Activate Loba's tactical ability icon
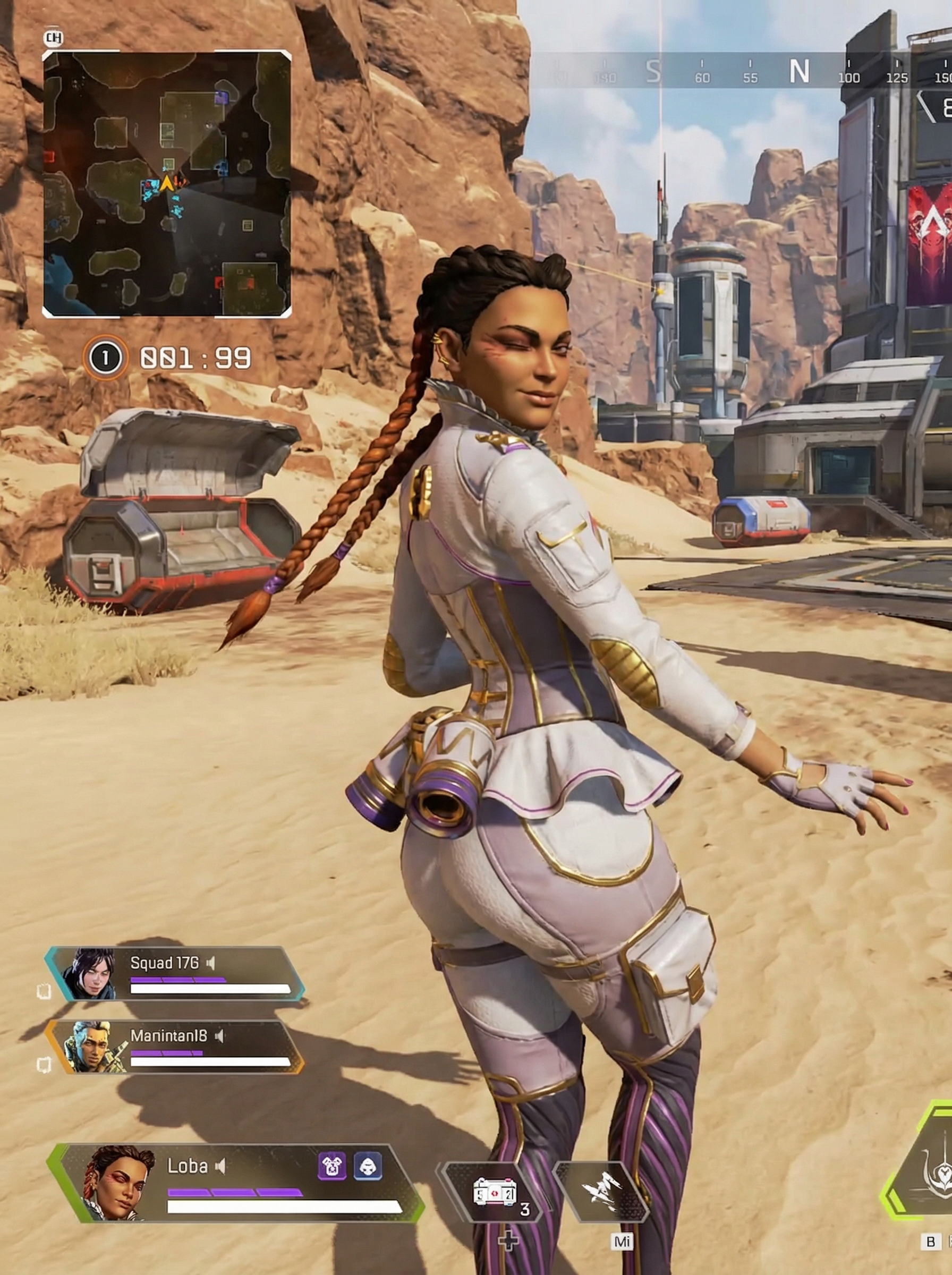The image size is (952, 1275). tap(601, 1189)
